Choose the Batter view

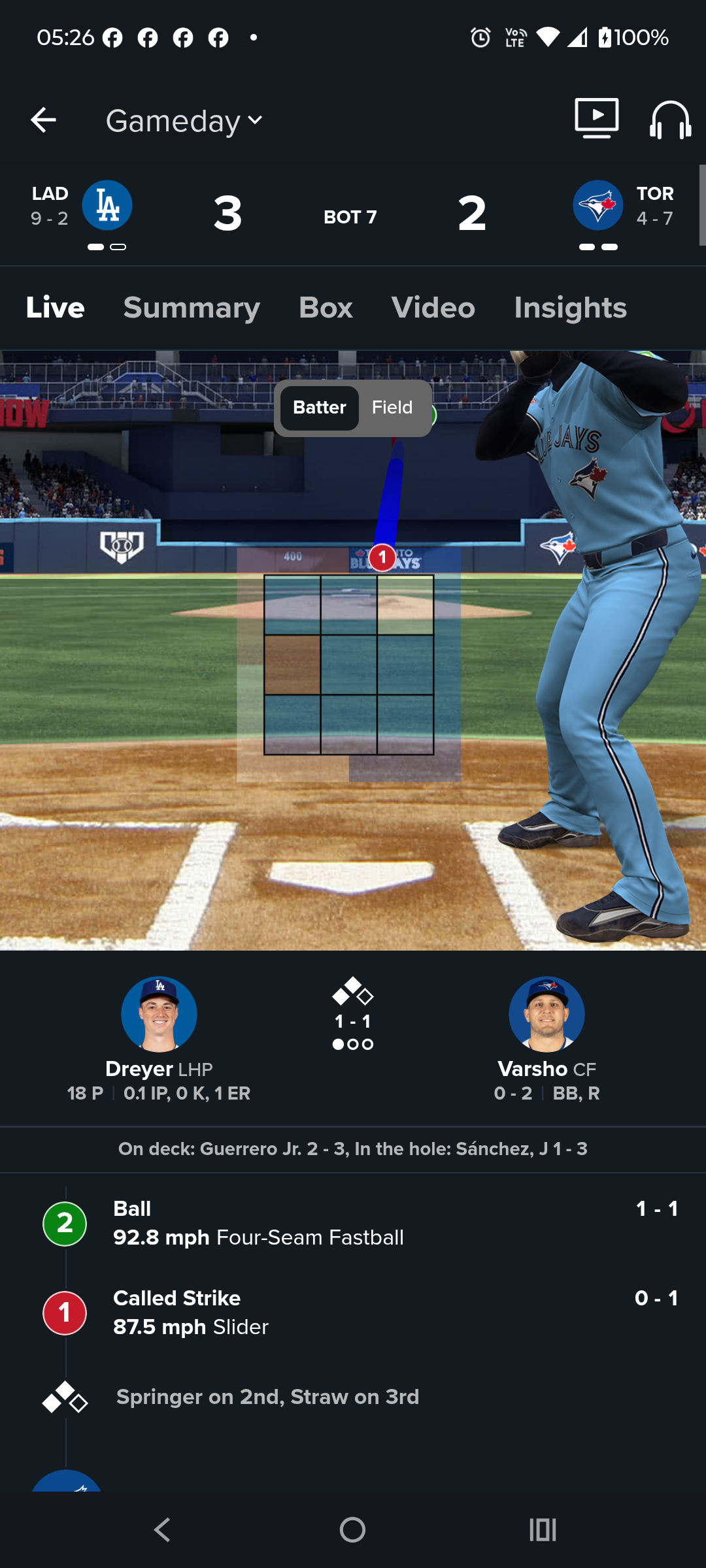(x=319, y=408)
